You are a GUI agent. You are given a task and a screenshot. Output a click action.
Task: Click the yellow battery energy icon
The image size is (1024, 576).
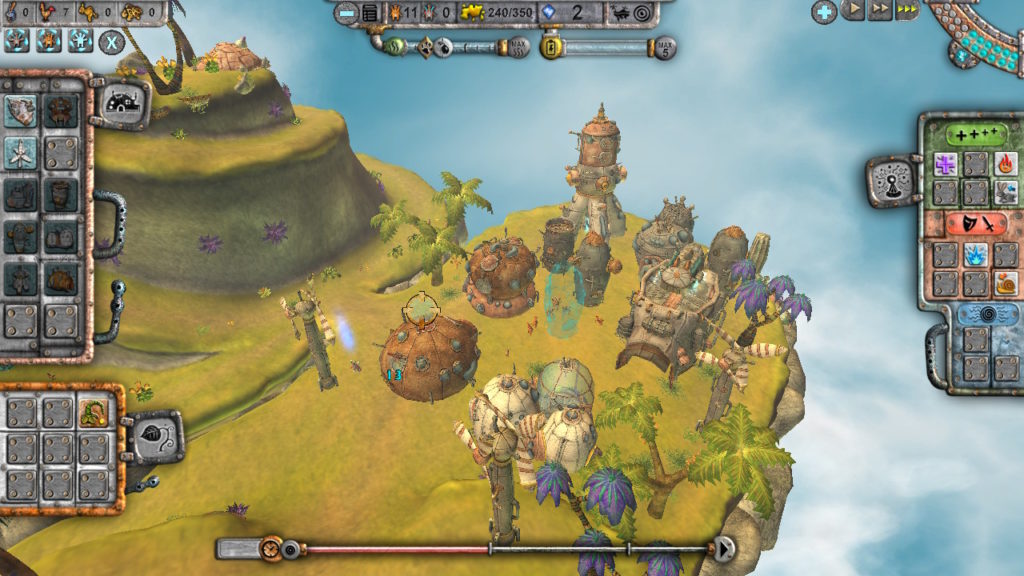tap(550, 47)
